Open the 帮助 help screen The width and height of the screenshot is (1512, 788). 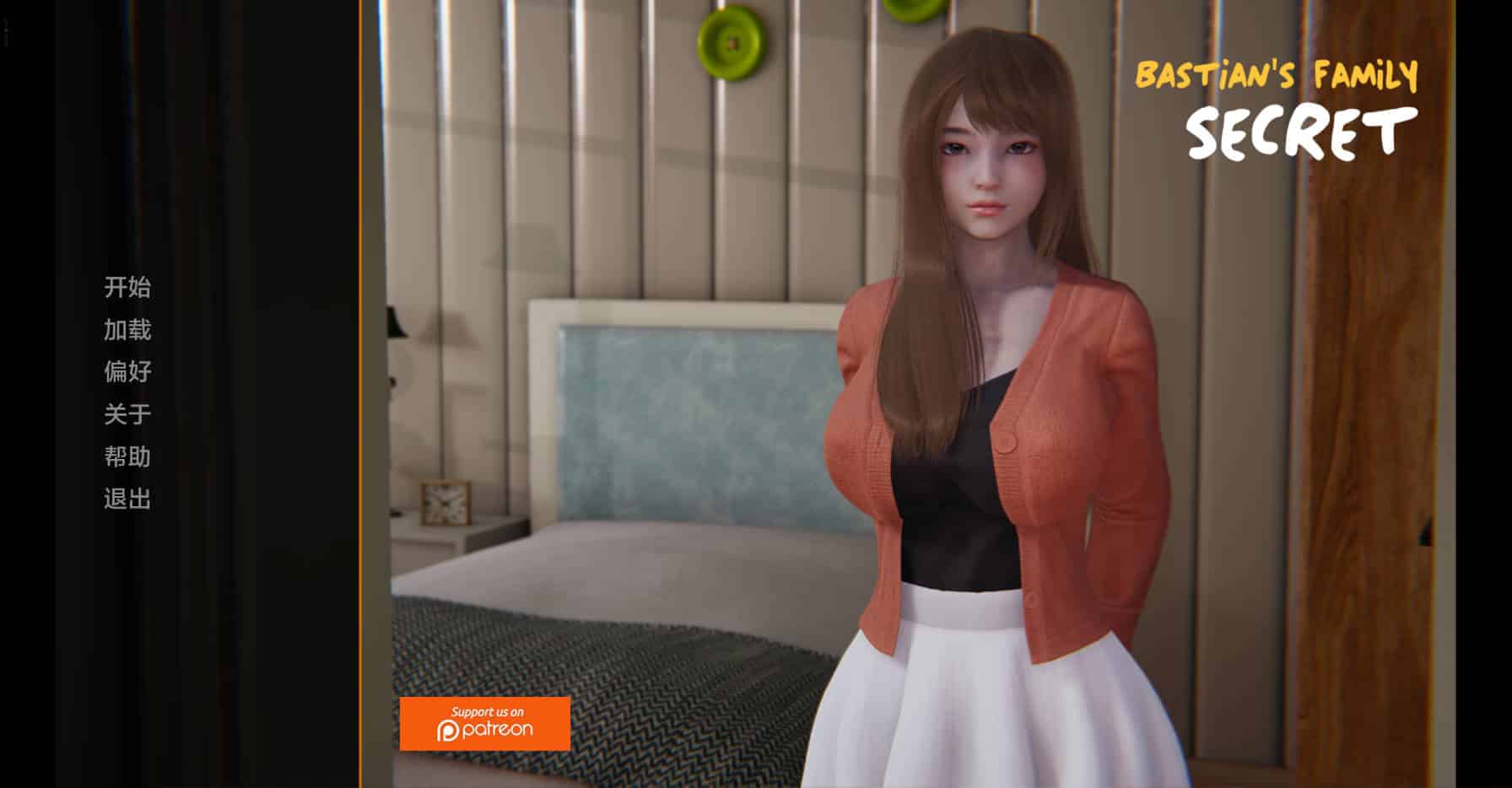point(127,456)
